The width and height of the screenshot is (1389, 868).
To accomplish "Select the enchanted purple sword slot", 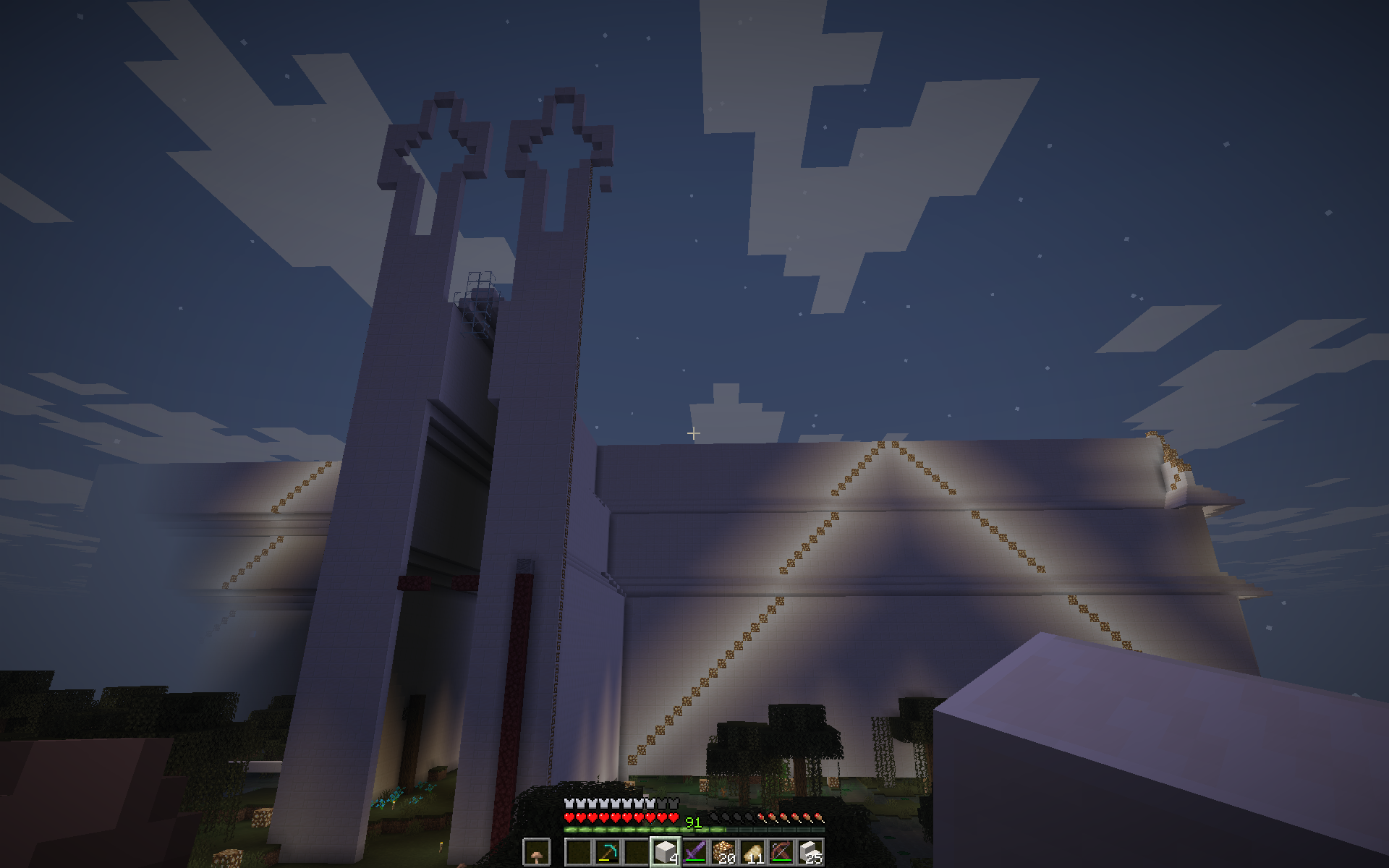I will [x=694, y=852].
